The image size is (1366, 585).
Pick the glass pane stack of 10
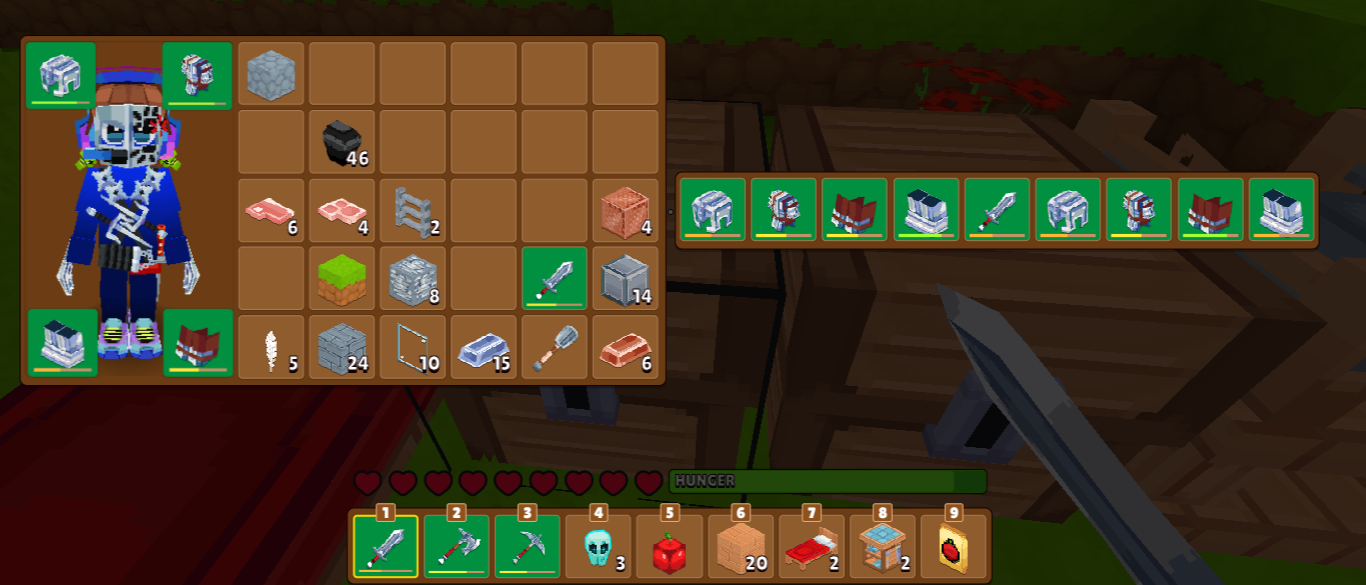pyautogui.click(x=412, y=347)
